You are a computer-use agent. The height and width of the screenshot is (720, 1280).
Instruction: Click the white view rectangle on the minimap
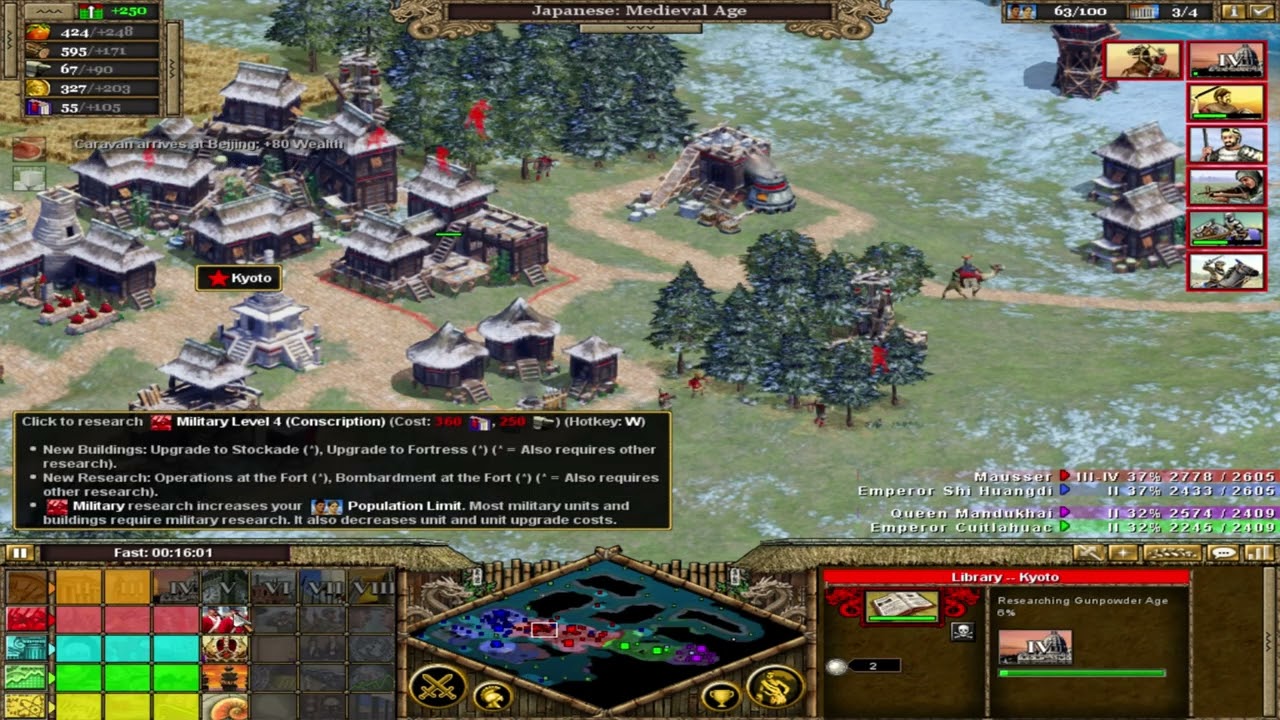[544, 628]
